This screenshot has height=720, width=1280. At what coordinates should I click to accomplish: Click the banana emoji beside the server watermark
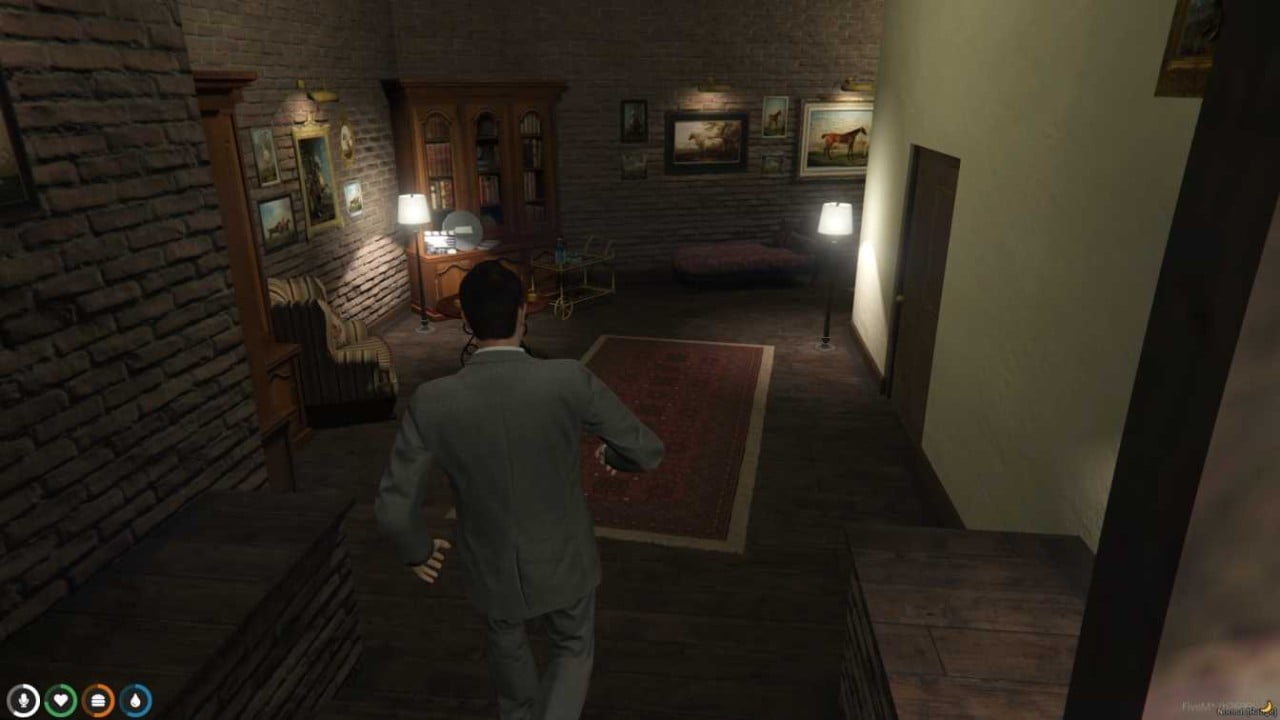1268,706
